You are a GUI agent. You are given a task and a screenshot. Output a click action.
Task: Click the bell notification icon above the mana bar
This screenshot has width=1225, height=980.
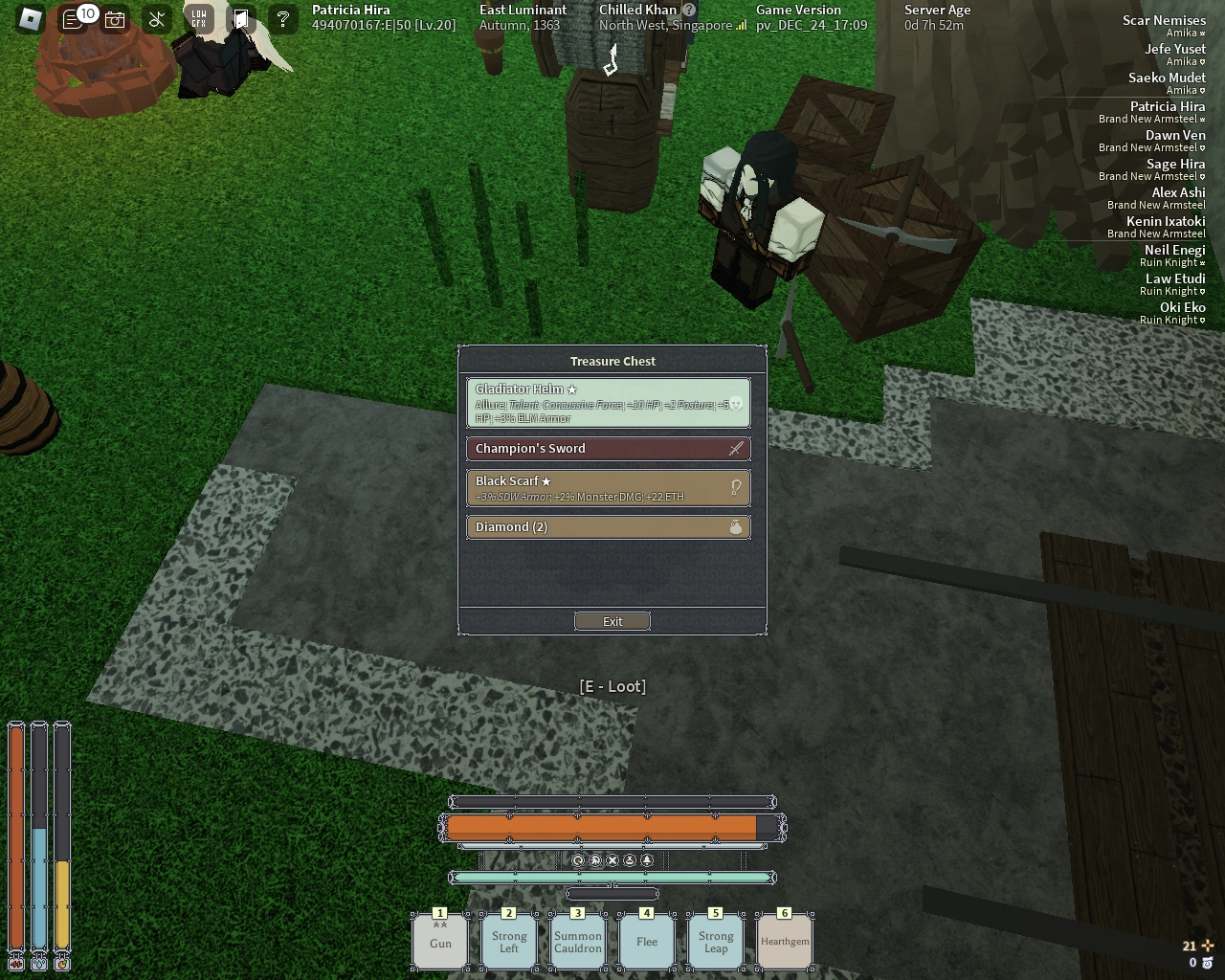click(x=646, y=859)
